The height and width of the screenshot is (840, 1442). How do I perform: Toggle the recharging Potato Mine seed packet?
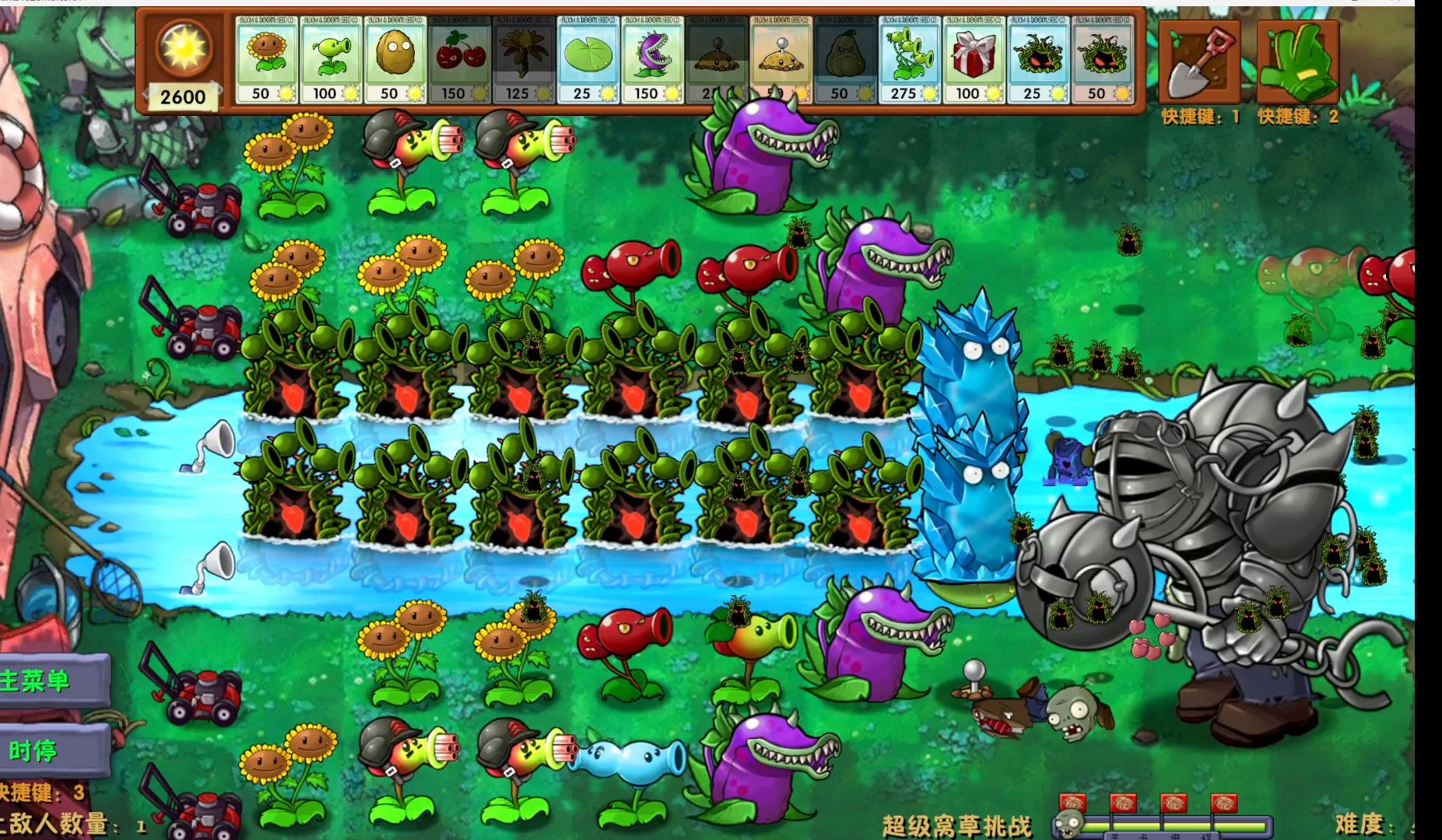click(x=717, y=58)
